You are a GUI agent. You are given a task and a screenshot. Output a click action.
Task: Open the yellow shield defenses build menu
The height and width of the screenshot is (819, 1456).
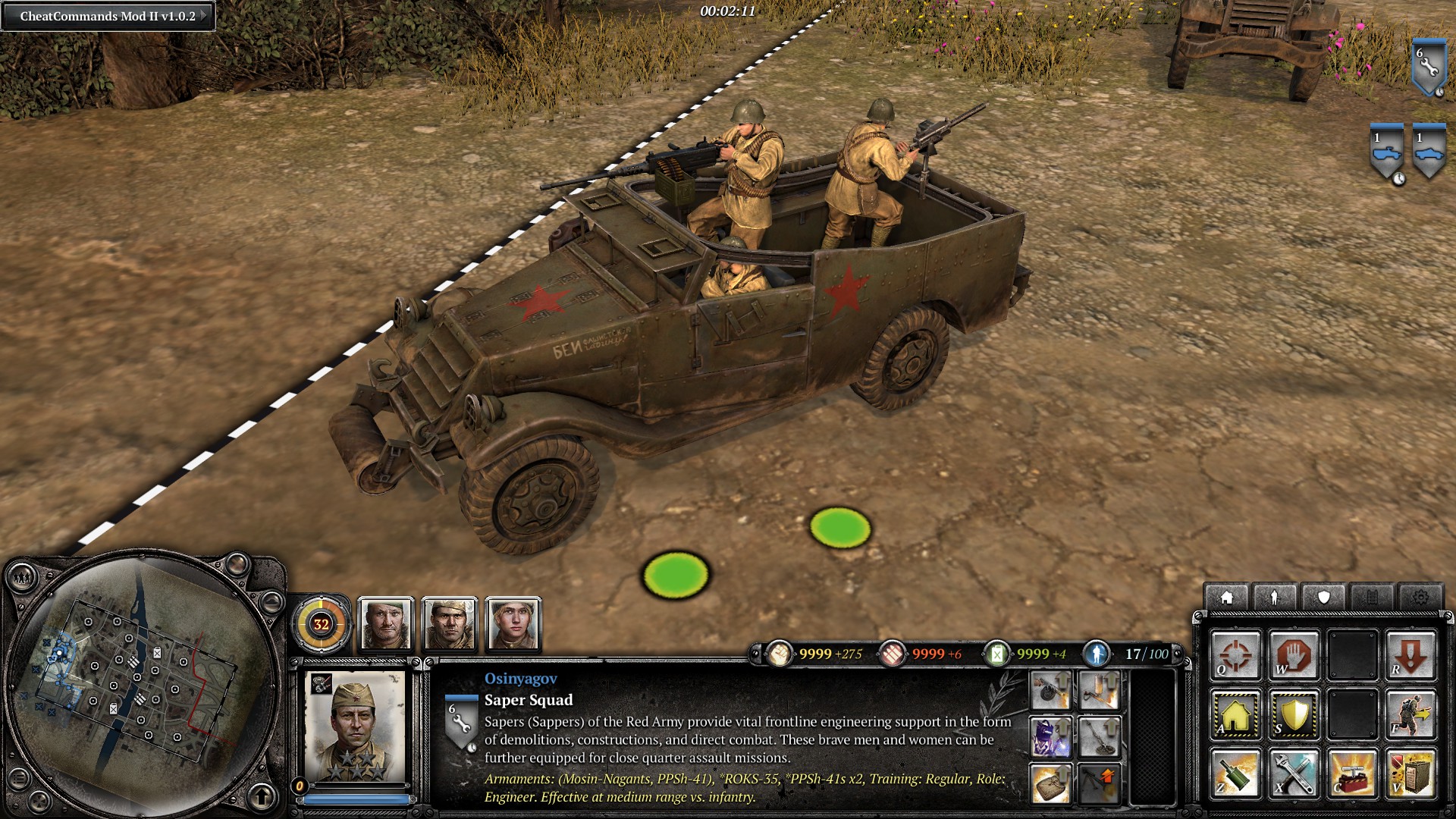1294,714
